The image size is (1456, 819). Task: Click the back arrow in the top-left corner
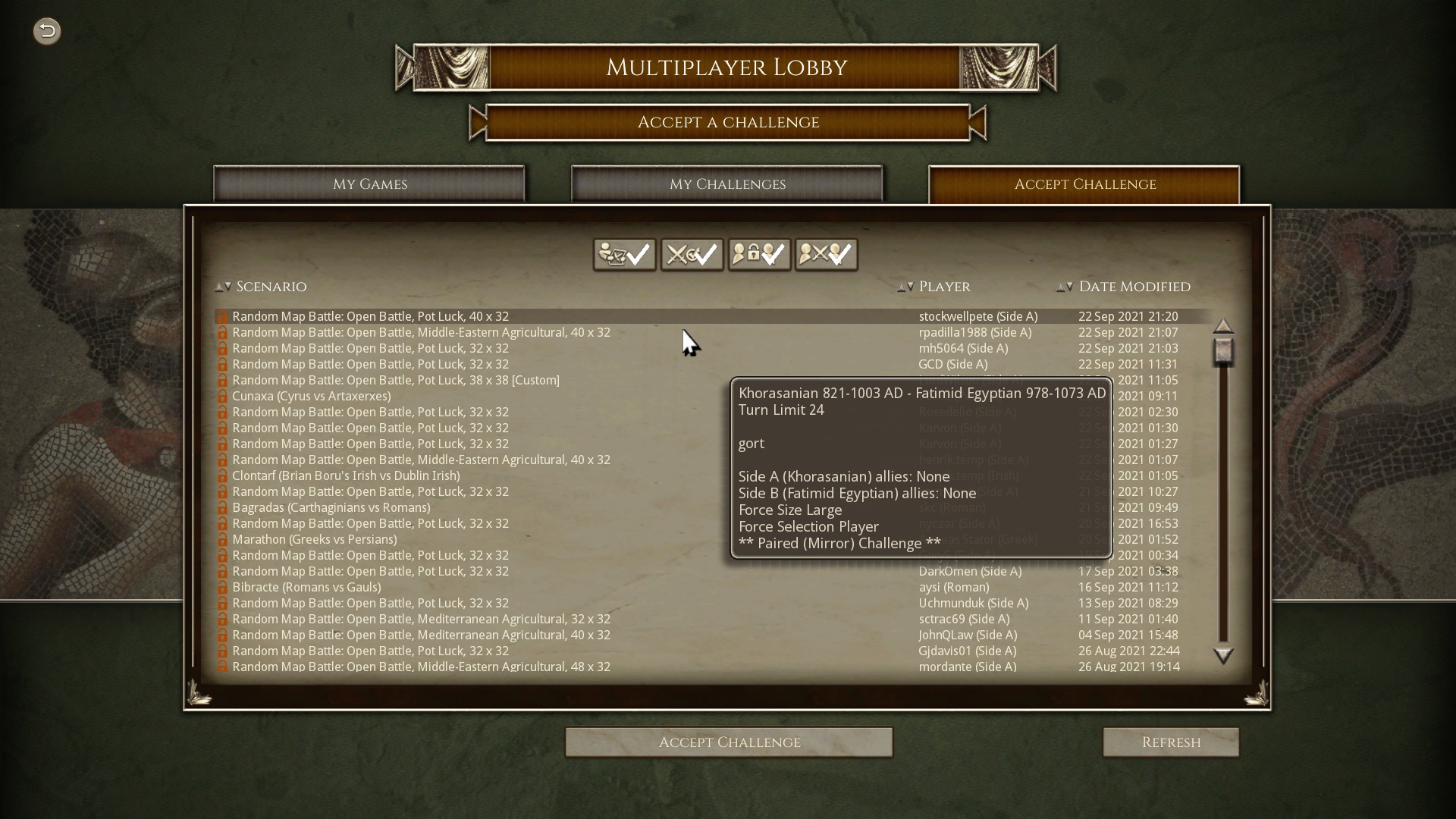coord(46,31)
